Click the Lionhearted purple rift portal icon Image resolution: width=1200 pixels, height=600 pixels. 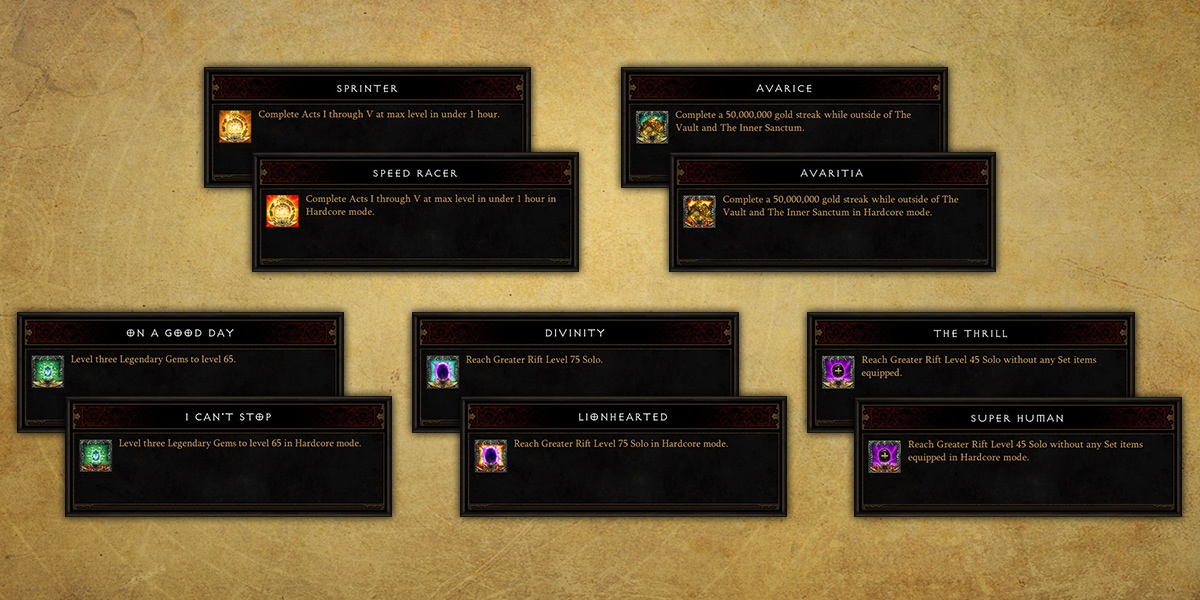pyautogui.click(x=491, y=455)
